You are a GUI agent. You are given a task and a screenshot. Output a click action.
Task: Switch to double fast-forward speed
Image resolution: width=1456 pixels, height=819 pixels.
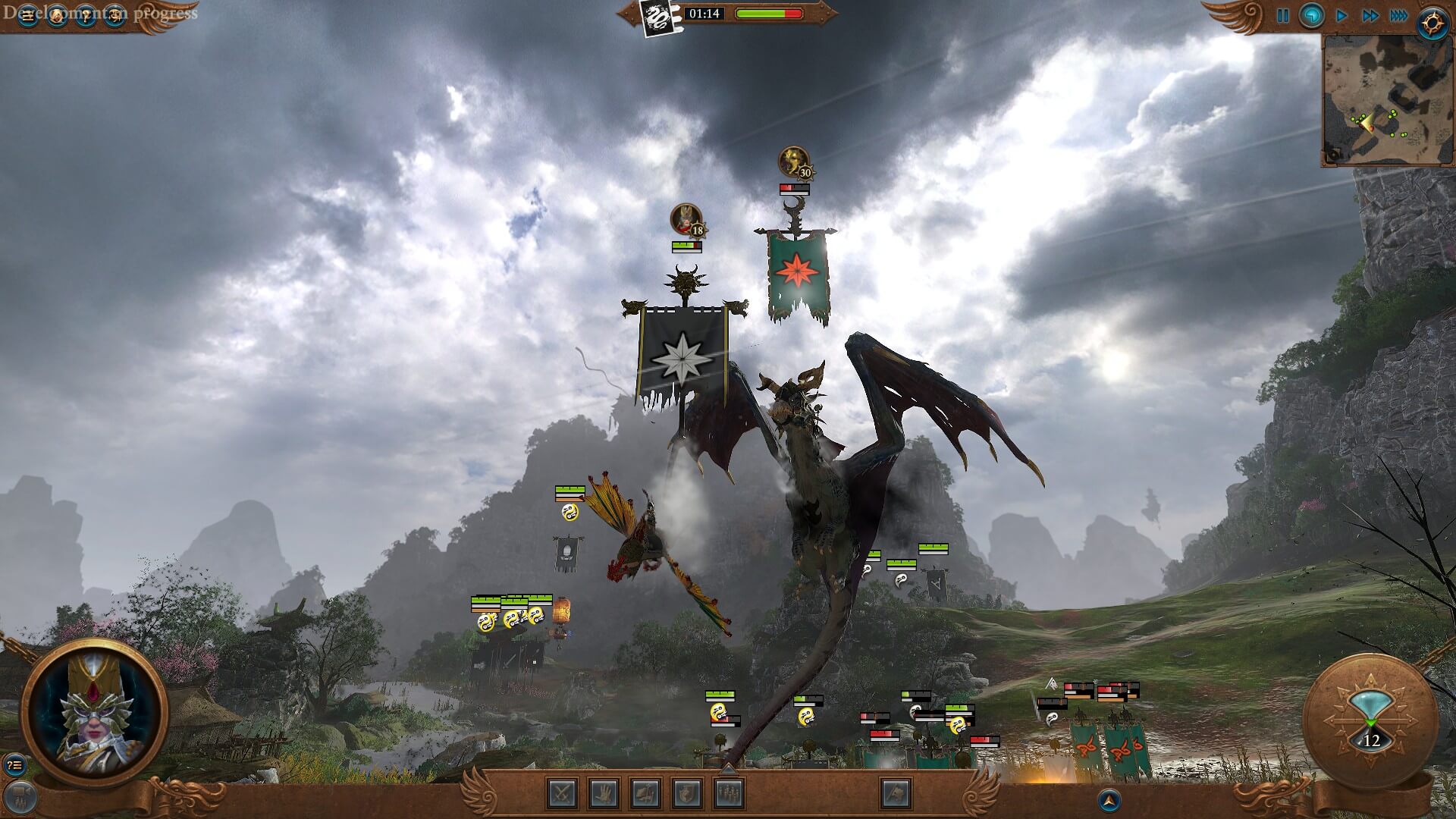click(1370, 16)
